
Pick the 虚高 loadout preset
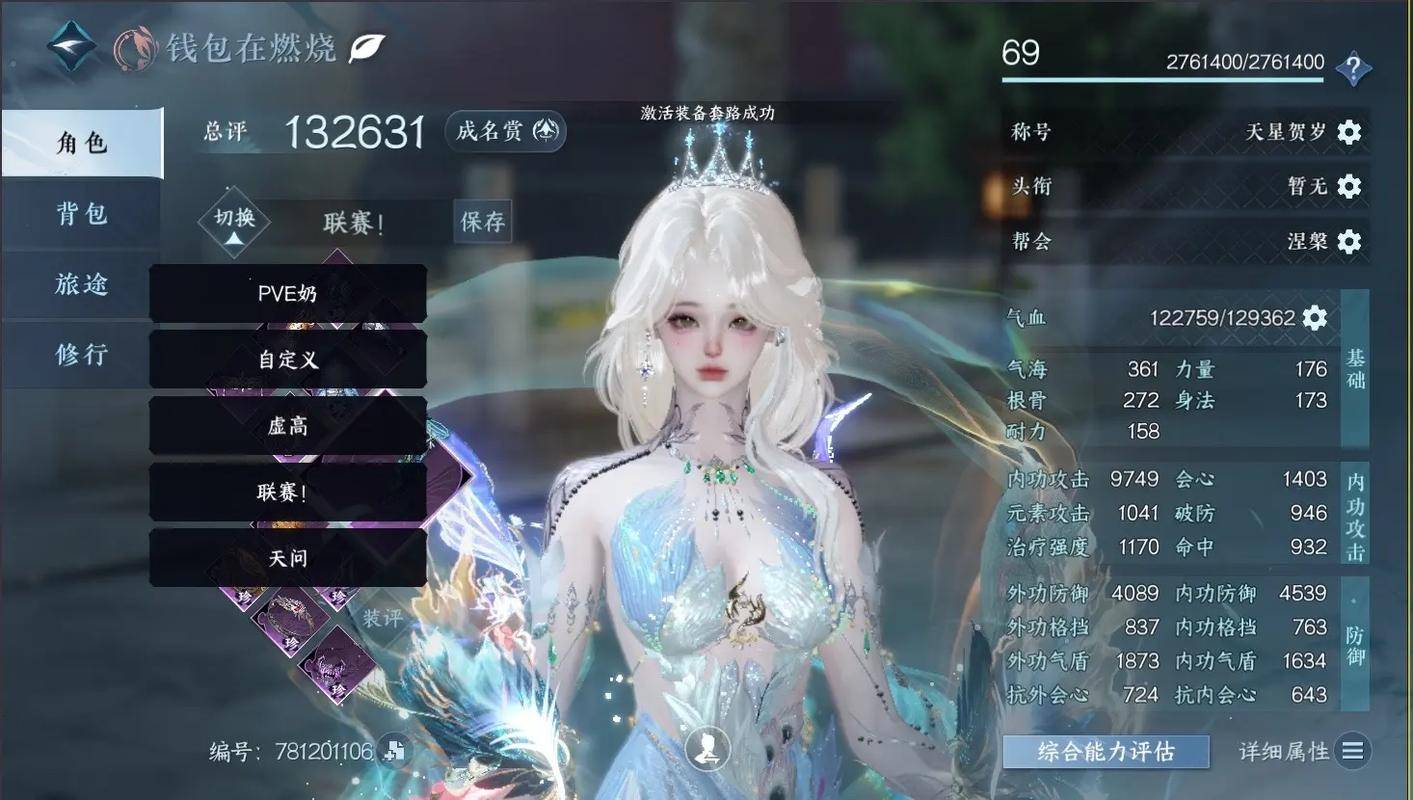click(288, 426)
